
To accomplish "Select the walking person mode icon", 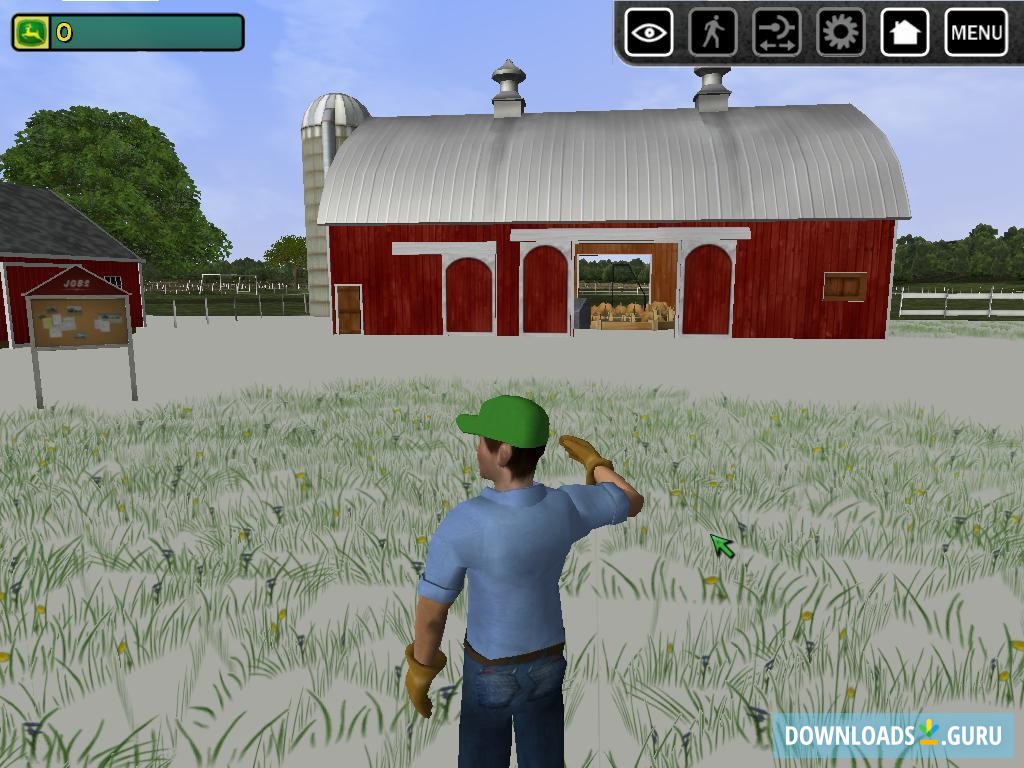I will tap(713, 33).
